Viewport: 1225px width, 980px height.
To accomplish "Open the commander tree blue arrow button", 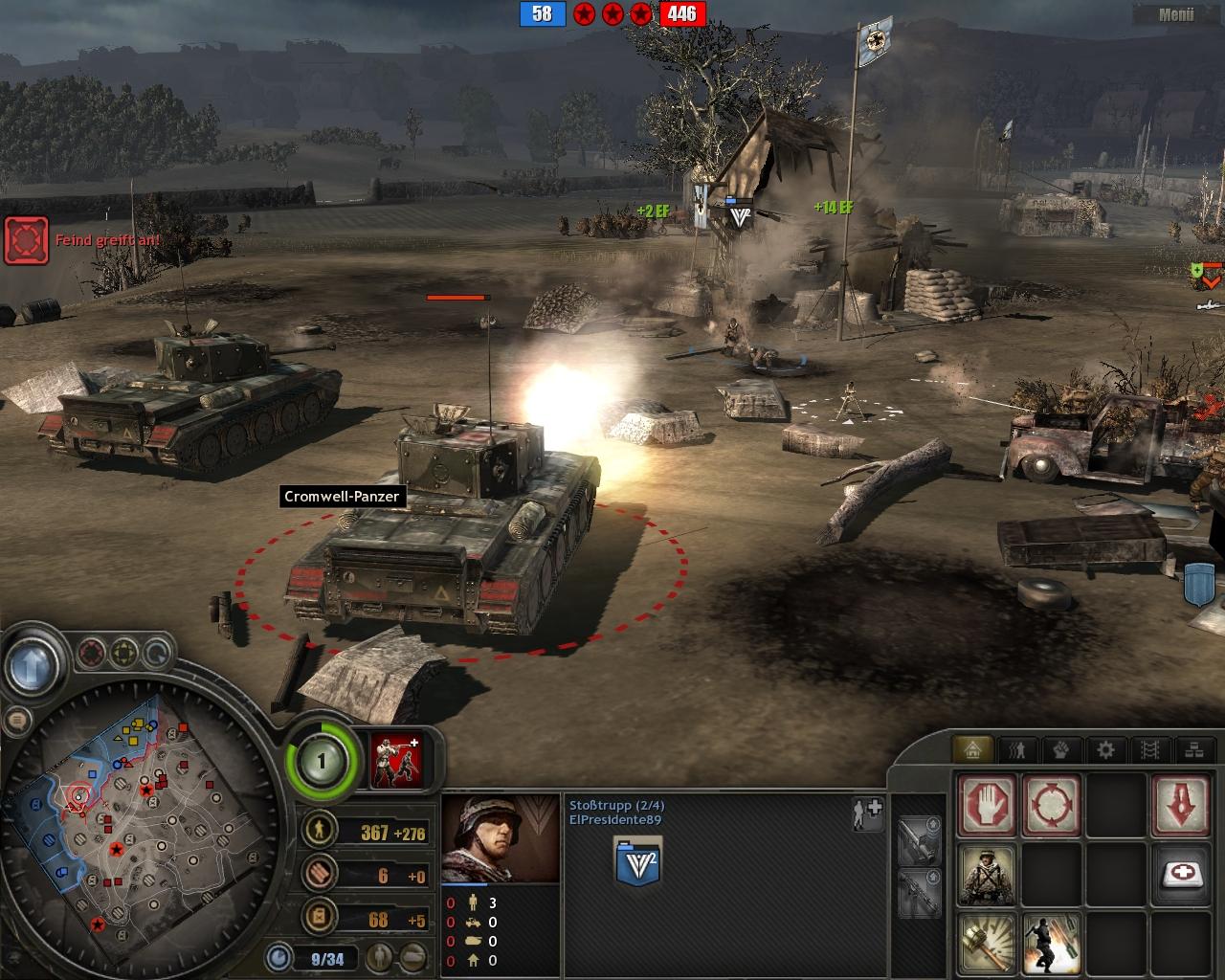I will click(34, 663).
